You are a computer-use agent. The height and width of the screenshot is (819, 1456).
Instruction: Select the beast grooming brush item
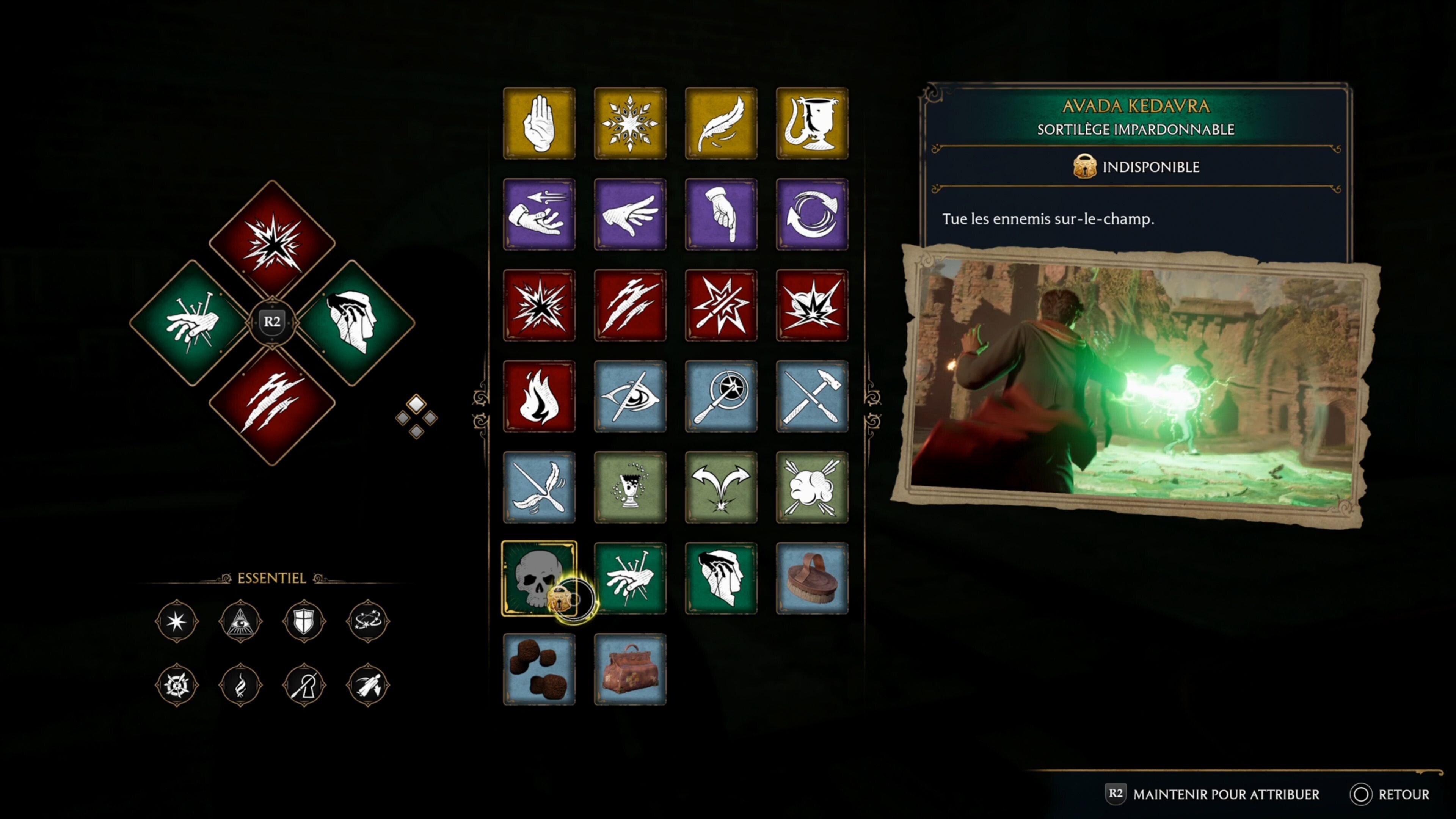coord(812,577)
